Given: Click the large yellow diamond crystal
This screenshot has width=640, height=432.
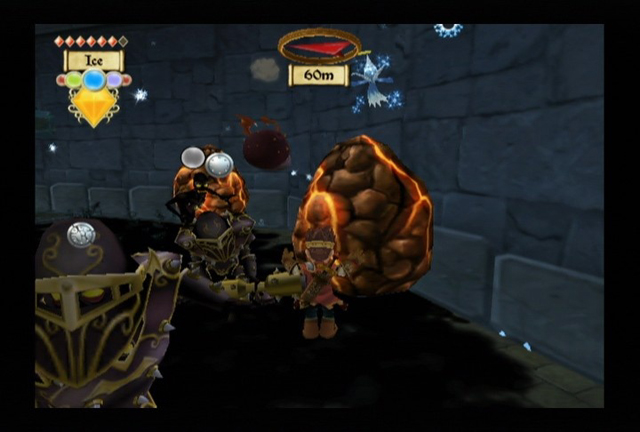Looking at the screenshot, I should click(x=94, y=105).
